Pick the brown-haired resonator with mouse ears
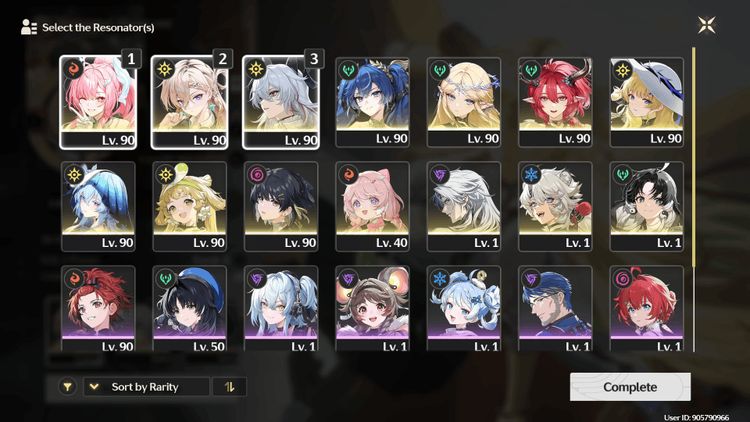 (373, 308)
